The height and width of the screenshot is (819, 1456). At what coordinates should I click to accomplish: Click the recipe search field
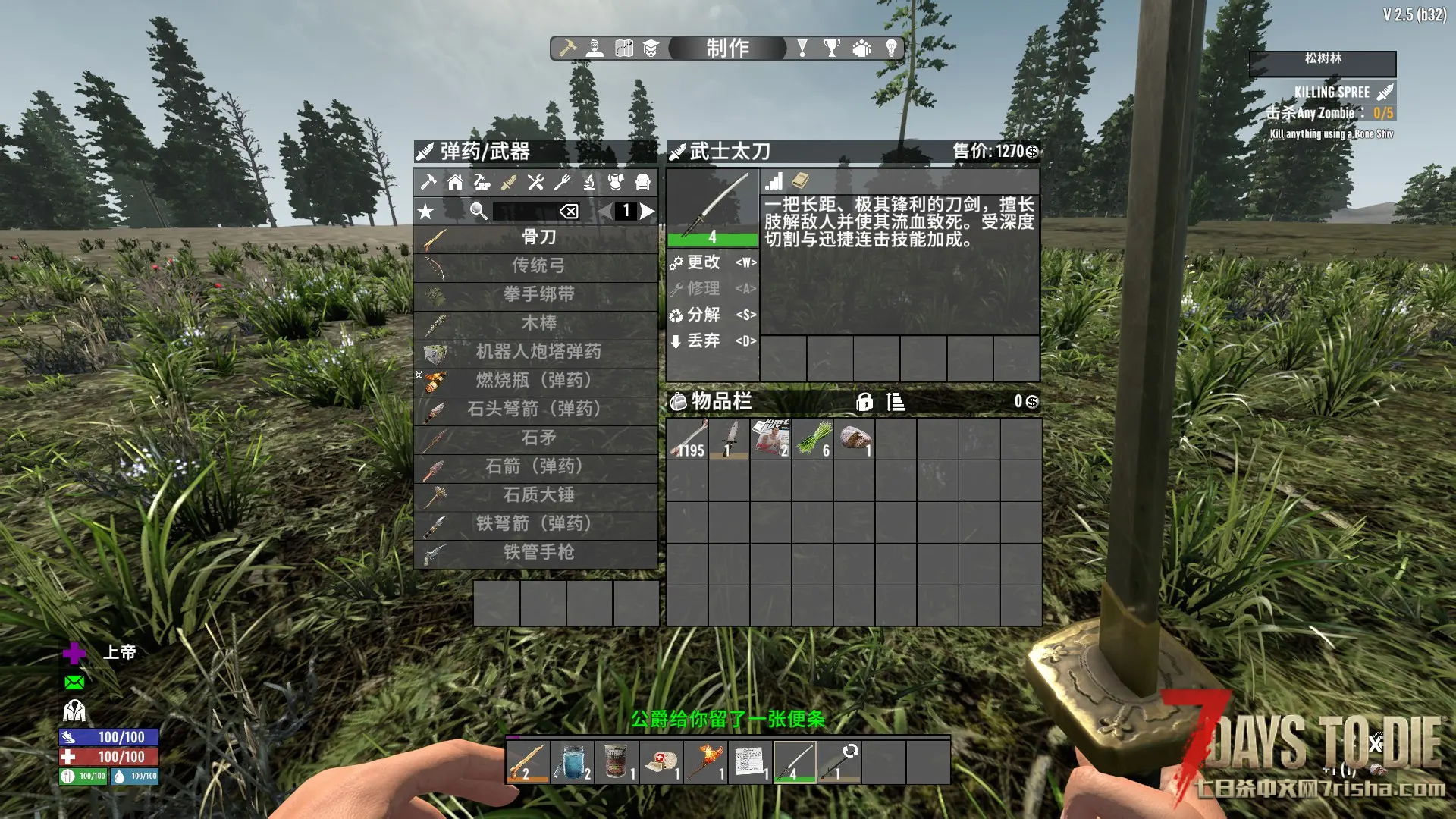(525, 212)
